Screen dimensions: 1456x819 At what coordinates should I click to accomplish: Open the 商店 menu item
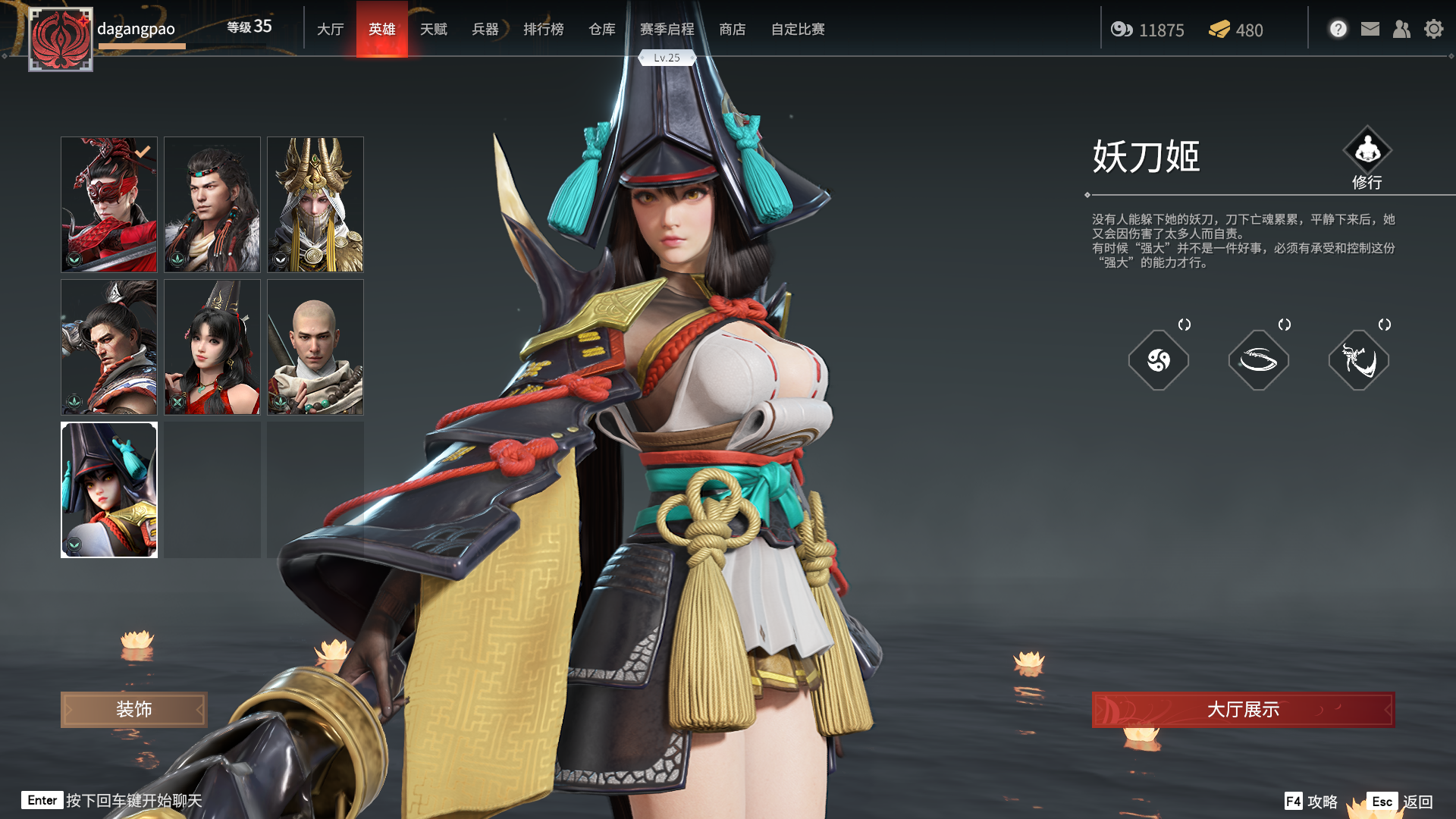[x=732, y=29]
